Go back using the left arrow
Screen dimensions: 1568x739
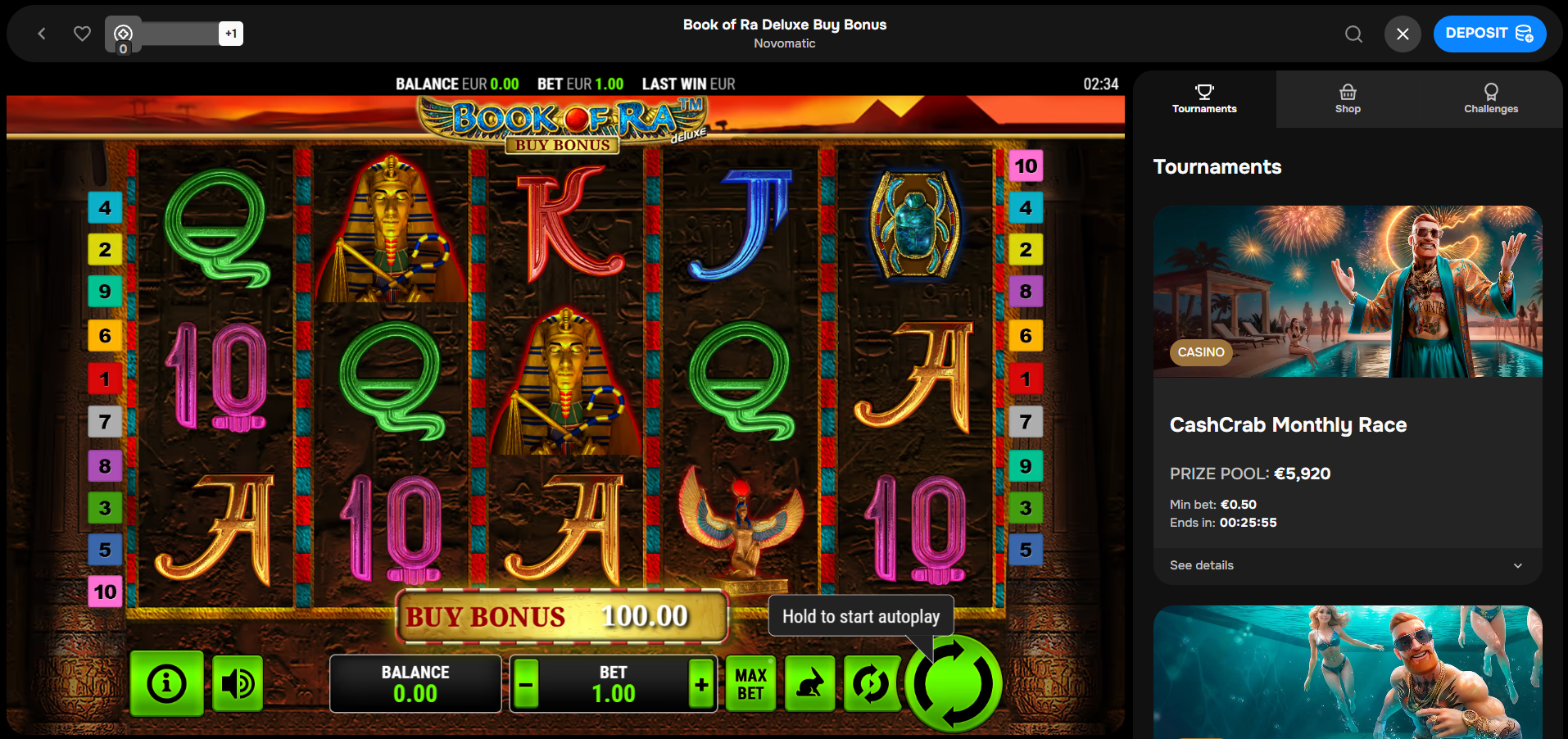(x=42, y=34)
